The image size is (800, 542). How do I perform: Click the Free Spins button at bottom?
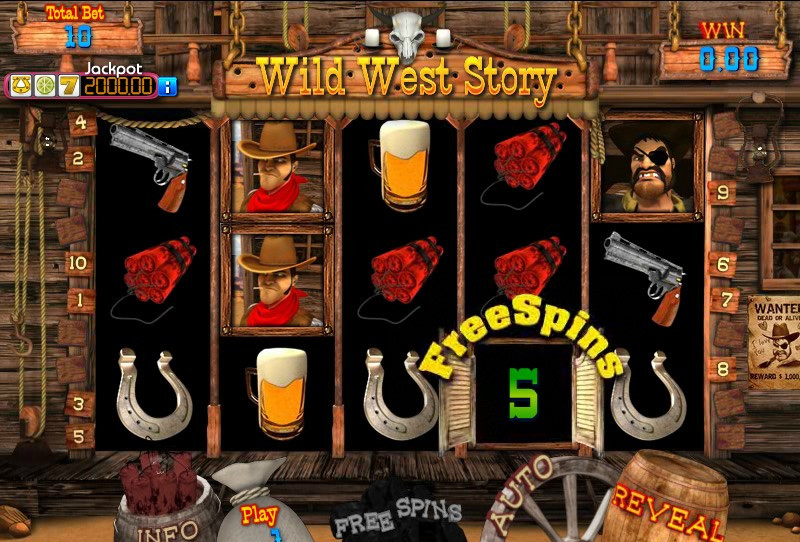[x=397, y=512]
